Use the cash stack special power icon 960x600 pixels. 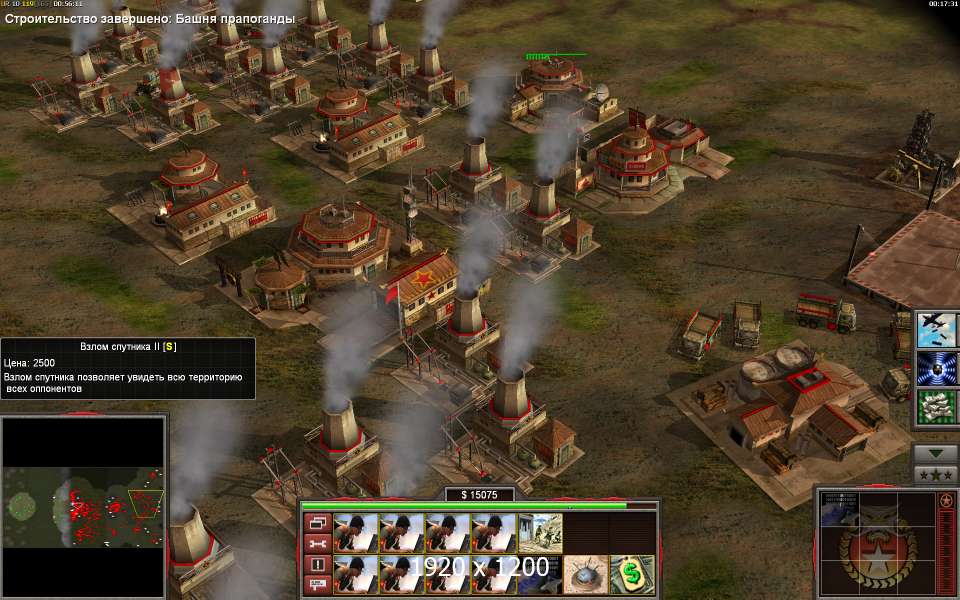click(938, 407)
